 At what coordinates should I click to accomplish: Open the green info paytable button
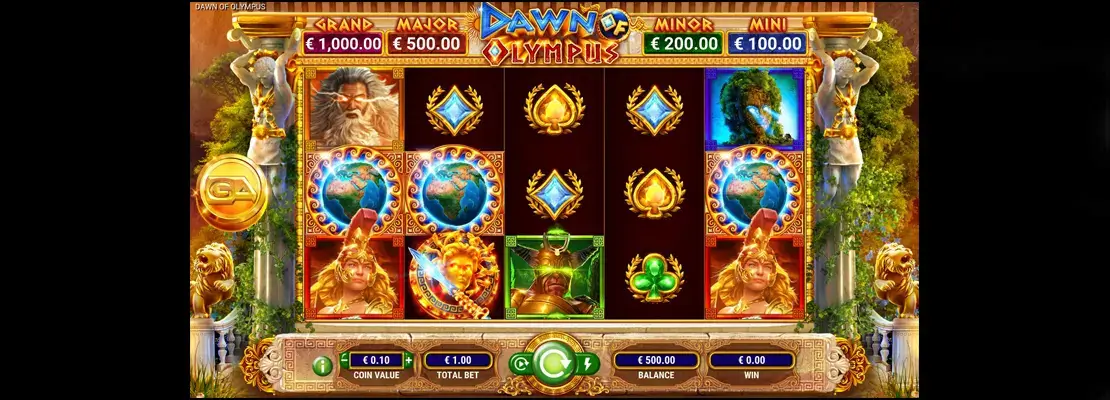coord(322,365)
